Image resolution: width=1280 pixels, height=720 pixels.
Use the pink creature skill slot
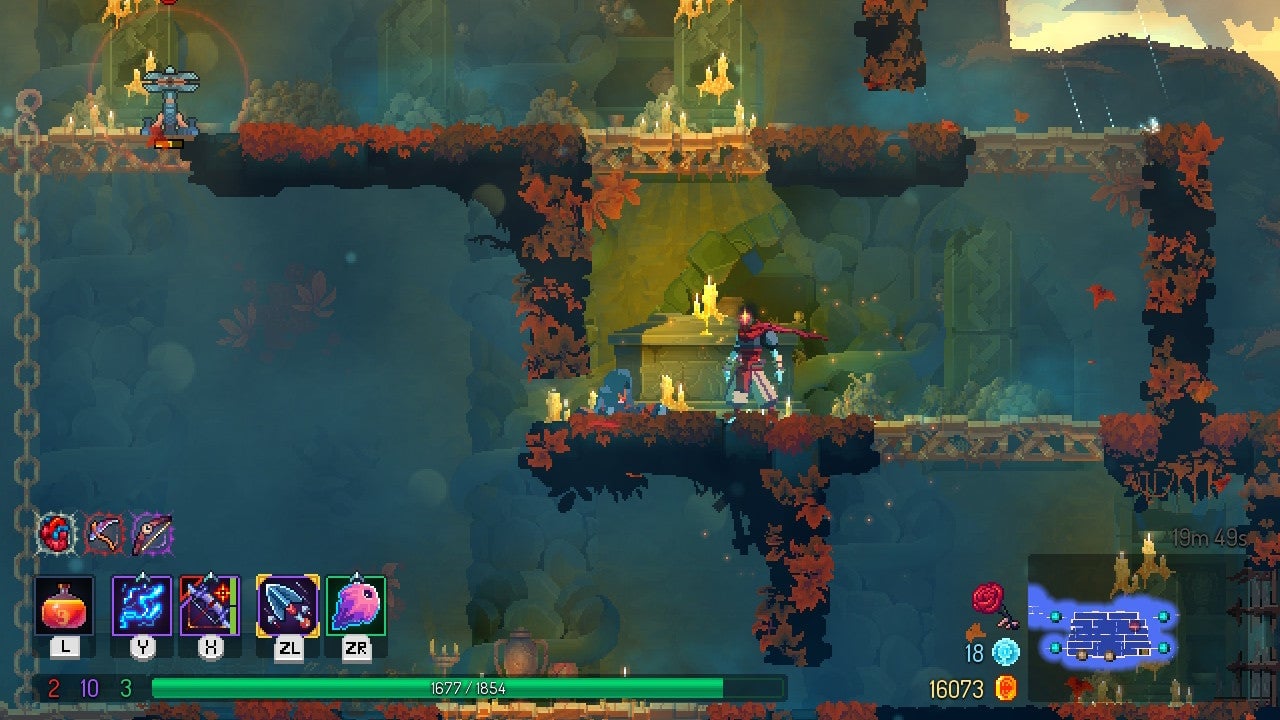pyautogui.click(x=356, y=605)
